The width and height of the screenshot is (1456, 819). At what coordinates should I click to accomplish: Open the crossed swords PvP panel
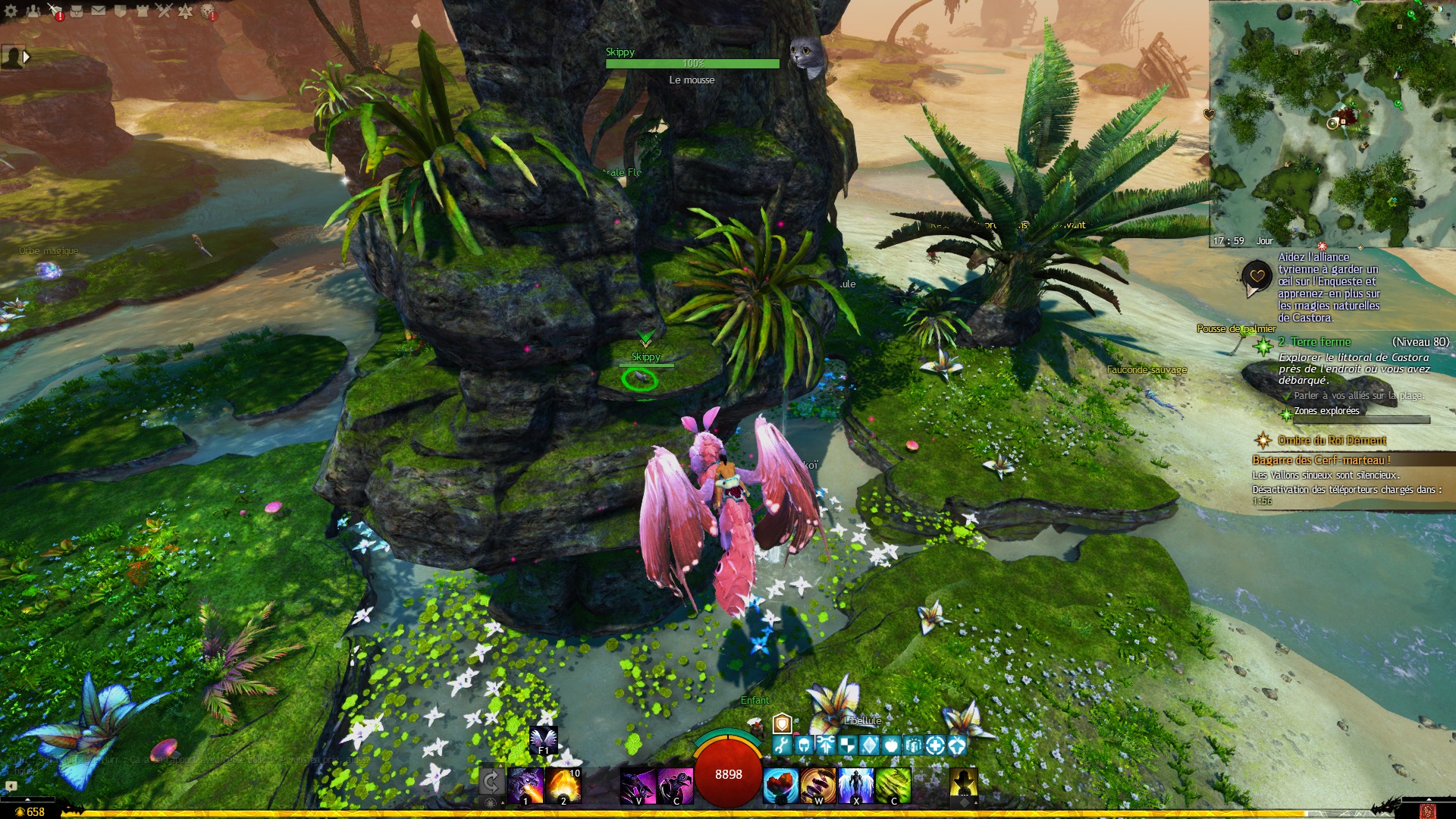(x=164, y=11)
